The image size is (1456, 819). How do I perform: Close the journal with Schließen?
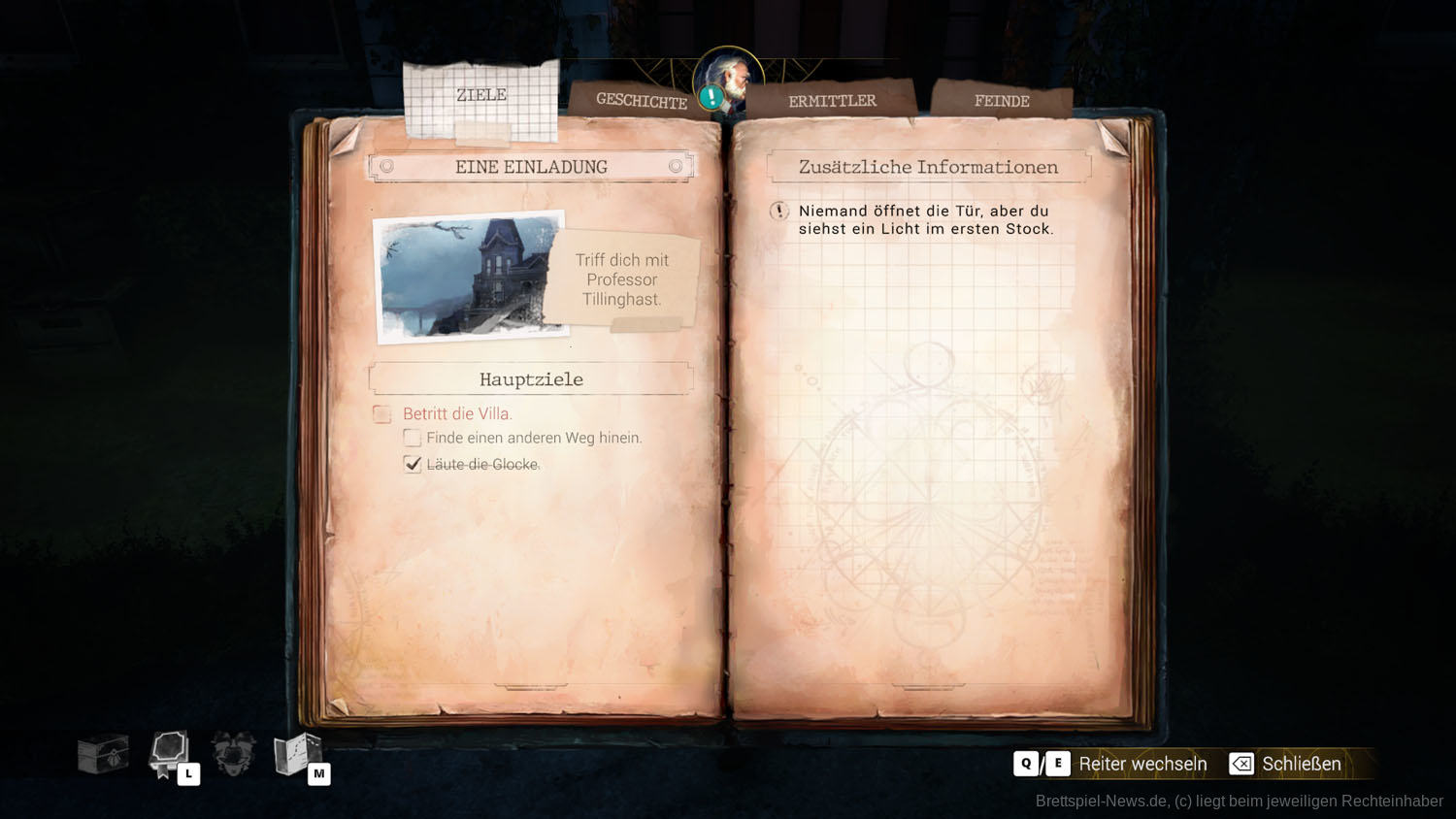click(1286, 764)
